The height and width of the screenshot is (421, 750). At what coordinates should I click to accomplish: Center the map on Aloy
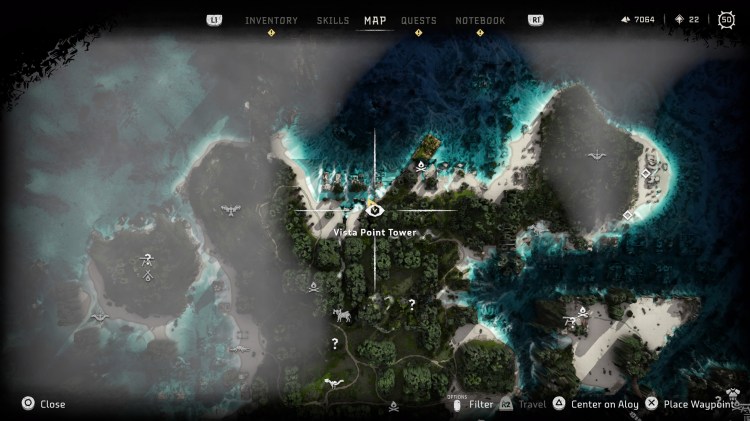click(595, 404)
